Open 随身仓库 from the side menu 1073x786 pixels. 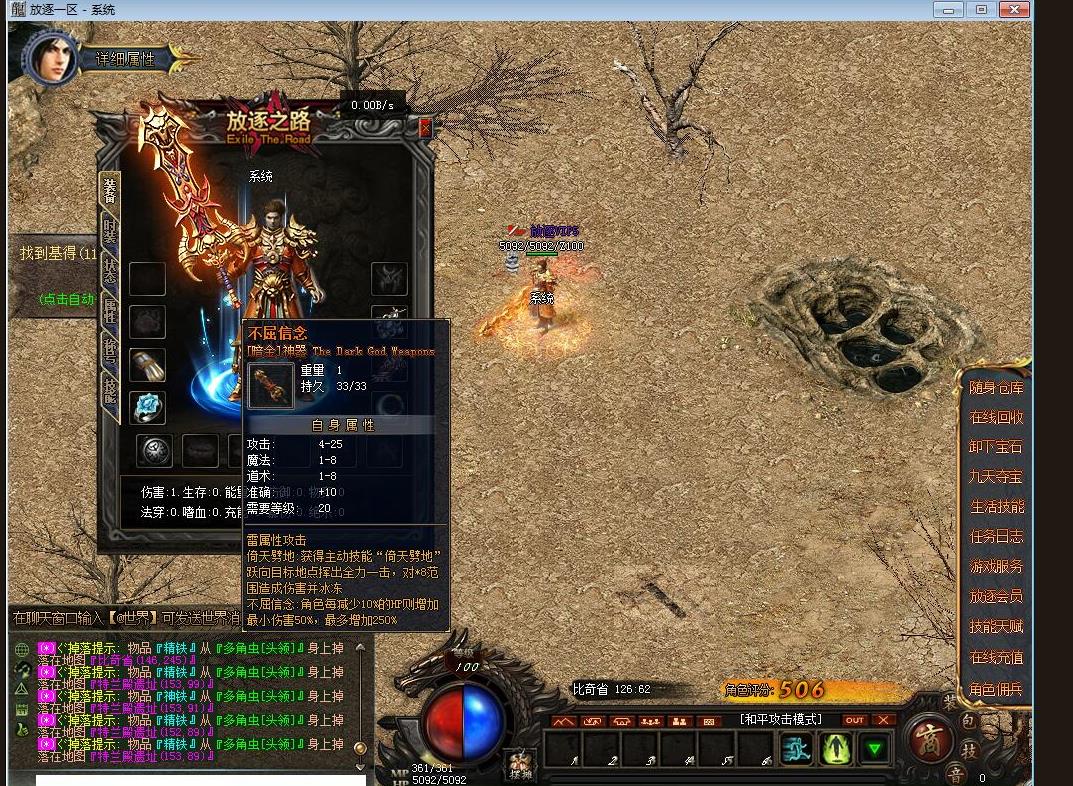995,387
